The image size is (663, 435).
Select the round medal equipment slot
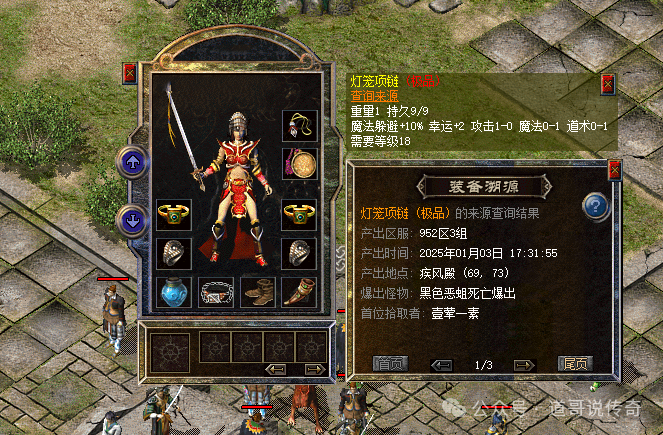[x=299, y=163]
